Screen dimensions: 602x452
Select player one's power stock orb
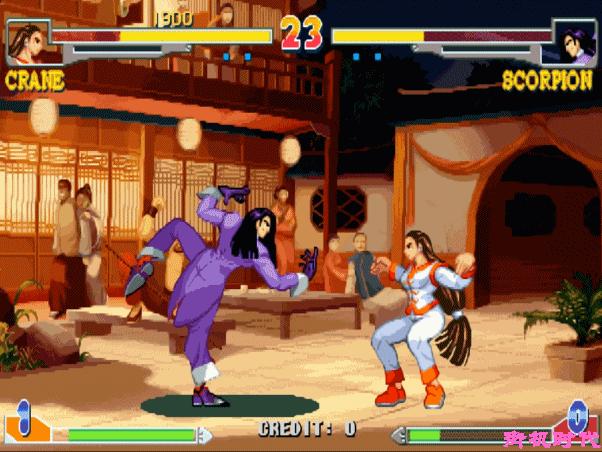tap(23, 417)
